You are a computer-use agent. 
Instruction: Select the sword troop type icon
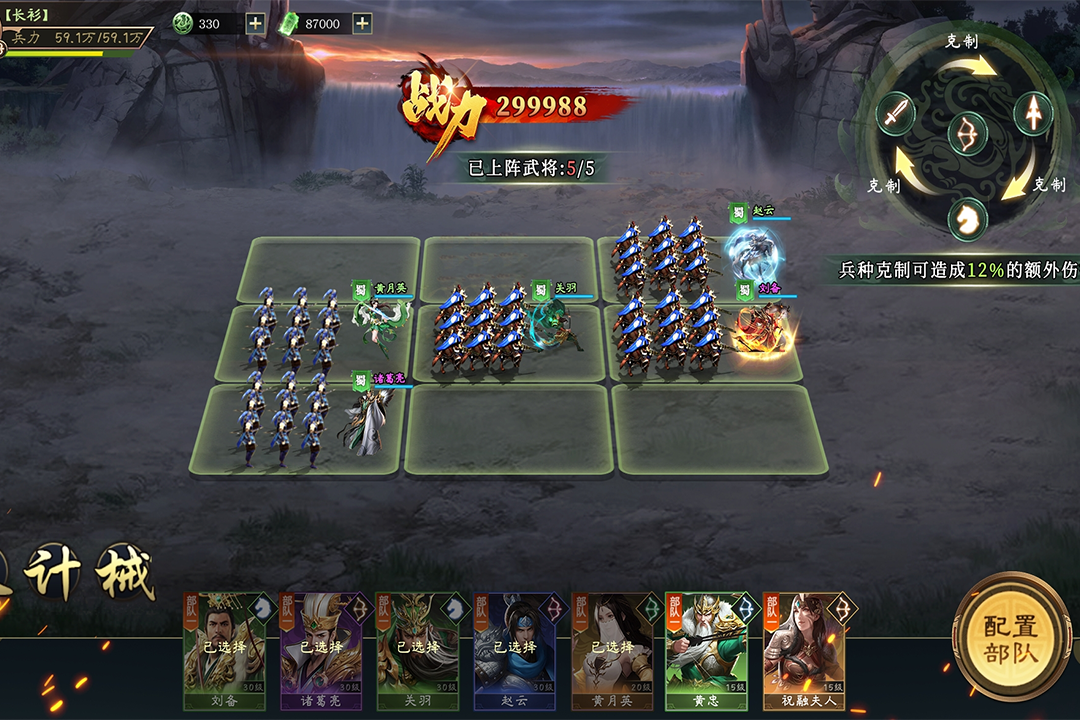[x=896, y=113]
